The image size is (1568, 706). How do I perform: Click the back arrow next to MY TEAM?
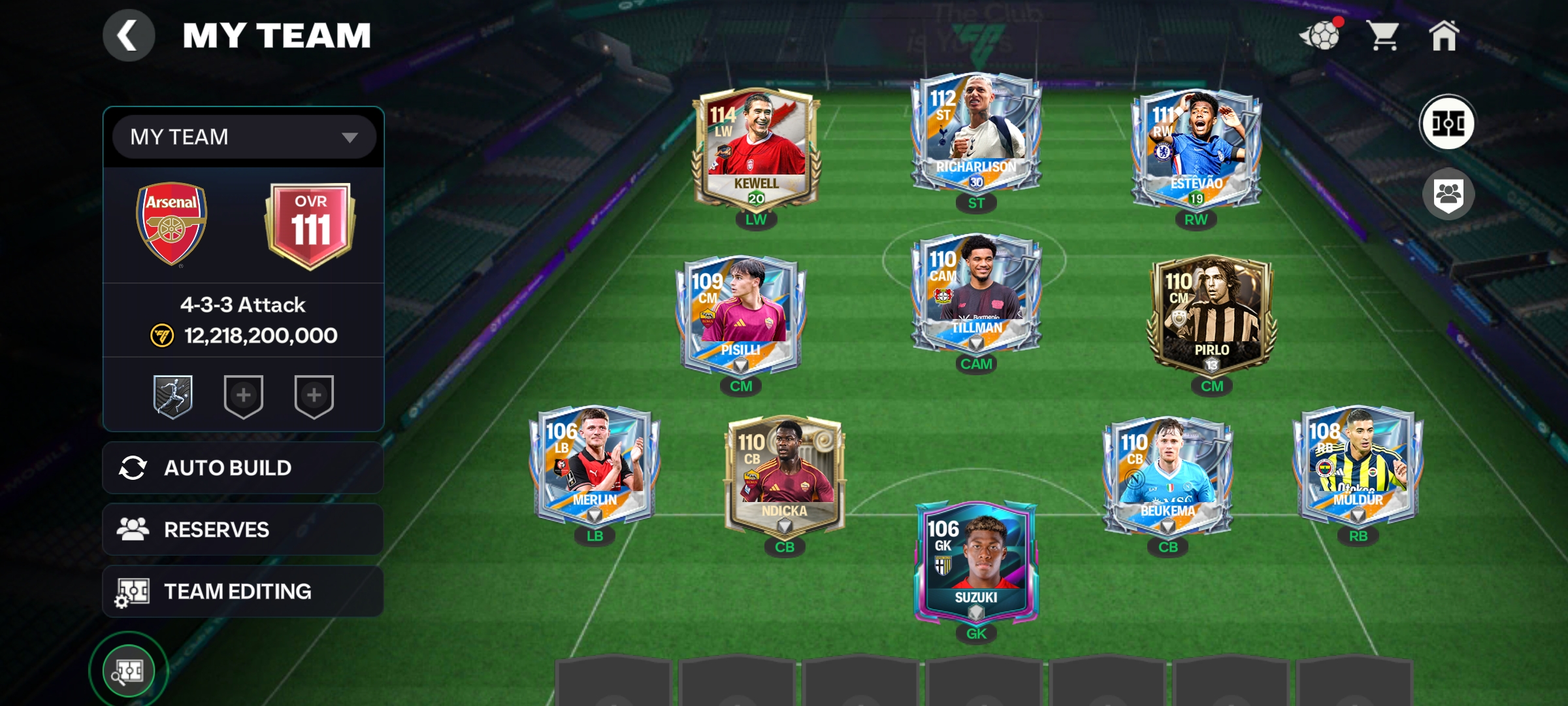[128, 35]
